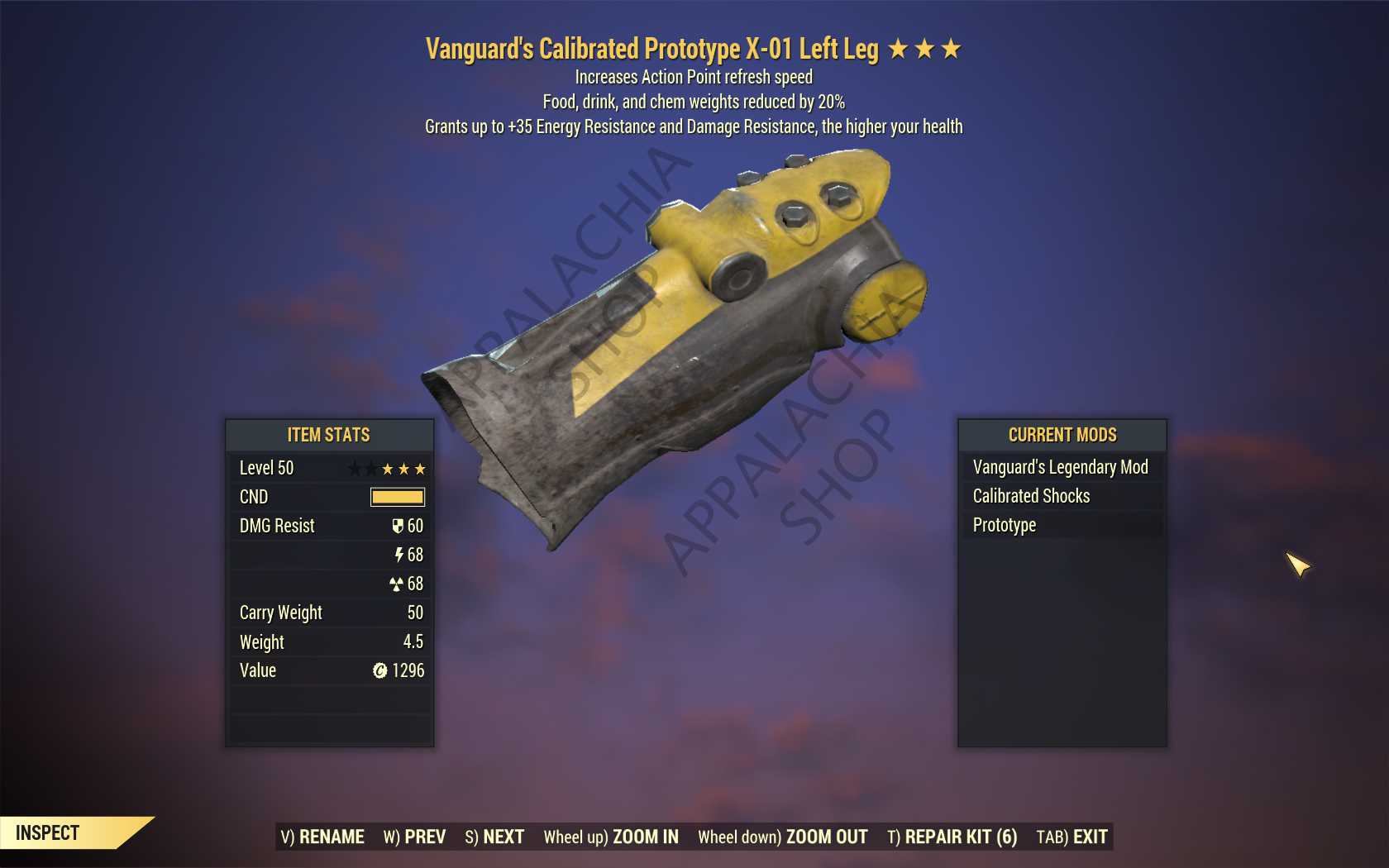Click the RENAME button in the bottom bar

[322, 837]
